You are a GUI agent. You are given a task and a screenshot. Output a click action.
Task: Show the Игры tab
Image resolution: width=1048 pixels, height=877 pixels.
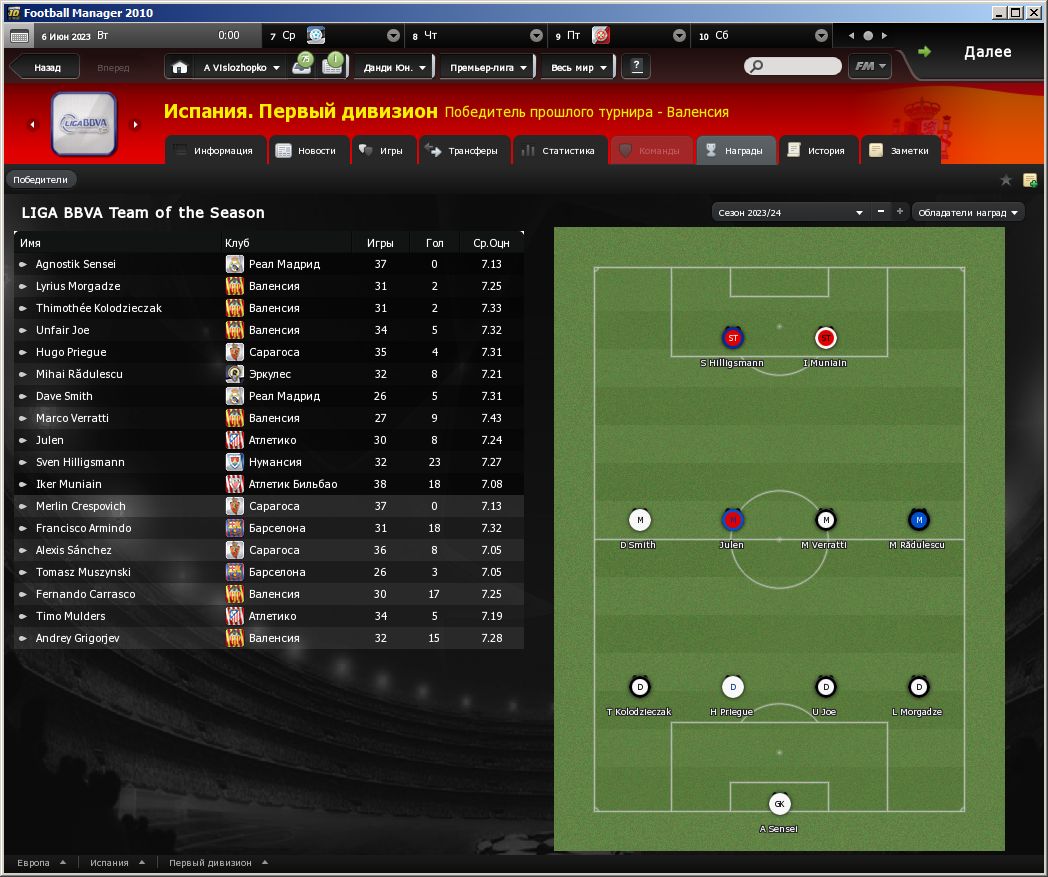click(383, 151)
